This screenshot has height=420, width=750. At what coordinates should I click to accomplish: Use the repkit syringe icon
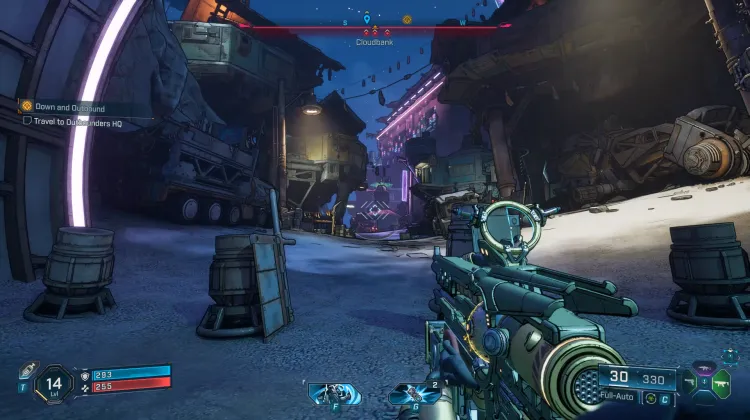(x=28, y=370)
